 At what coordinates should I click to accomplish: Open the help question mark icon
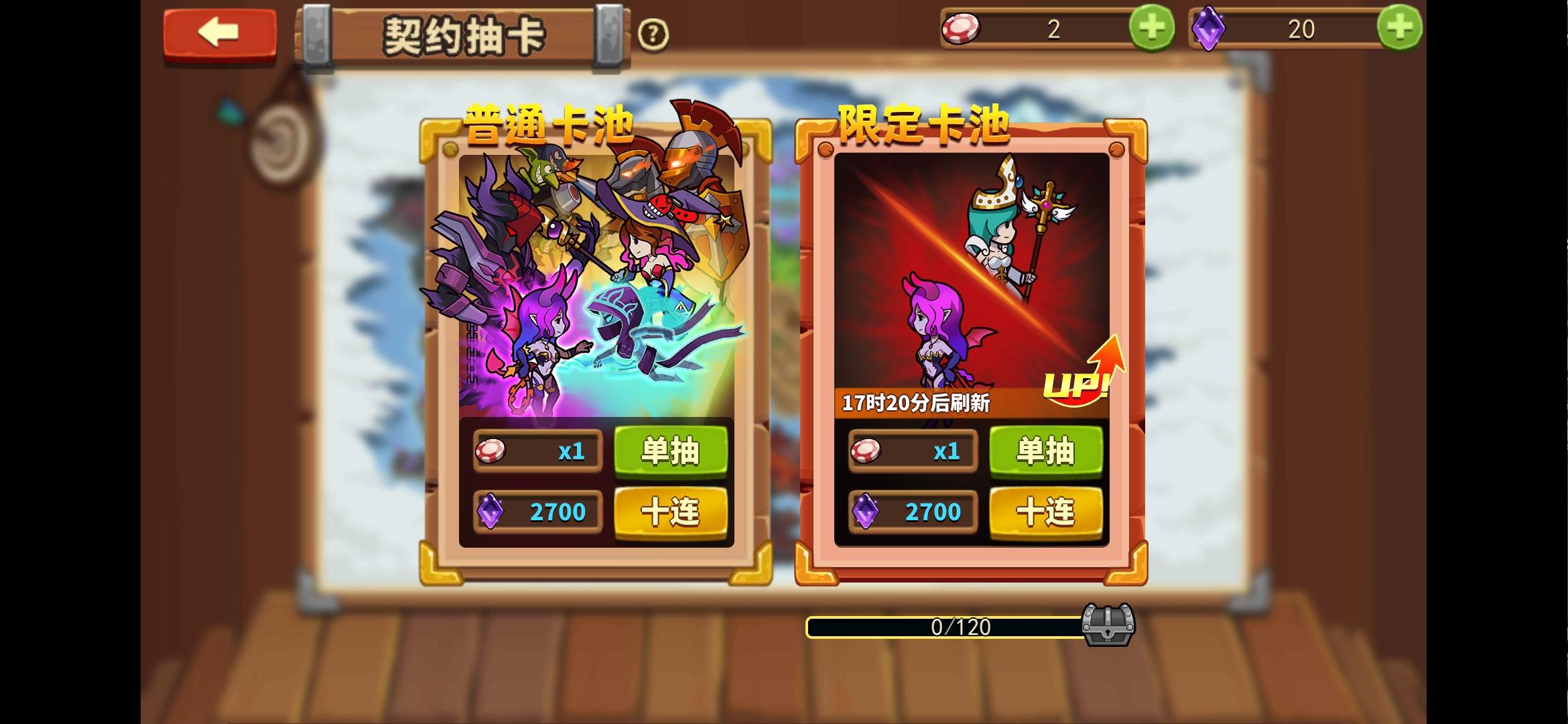point(655,34)
